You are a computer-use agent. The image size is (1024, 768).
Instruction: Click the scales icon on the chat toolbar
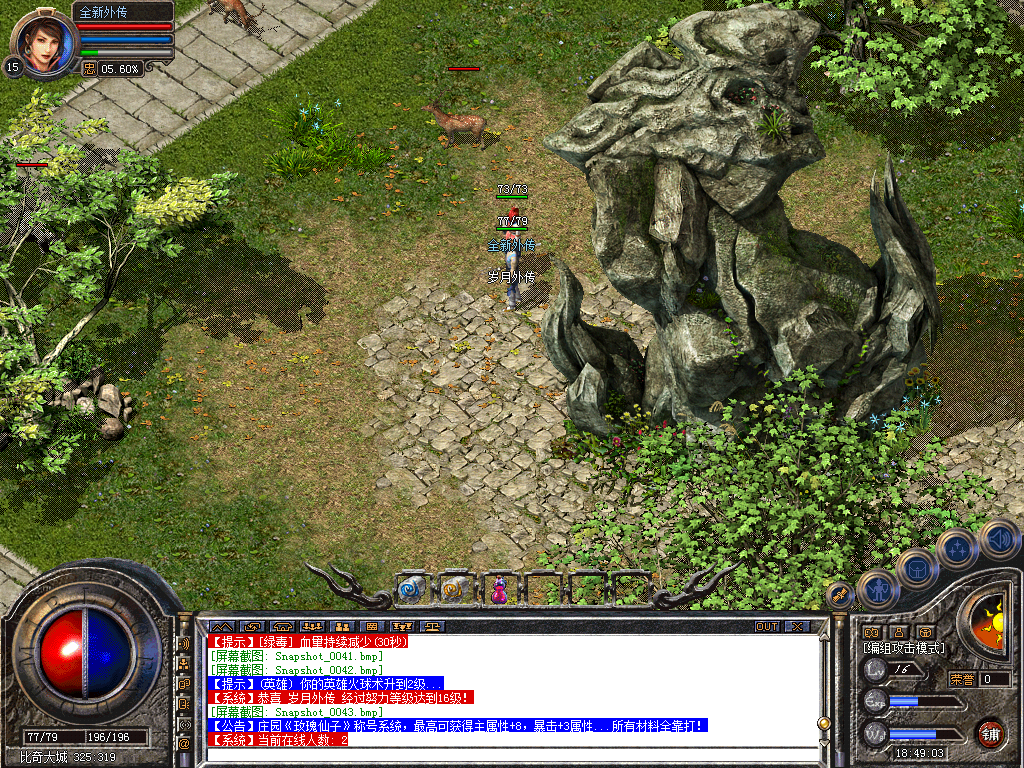click(x=433, y=626)
